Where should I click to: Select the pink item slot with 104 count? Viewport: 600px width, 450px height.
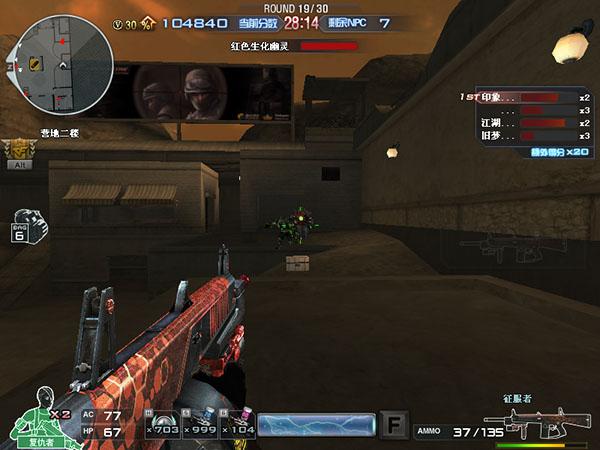236,425
